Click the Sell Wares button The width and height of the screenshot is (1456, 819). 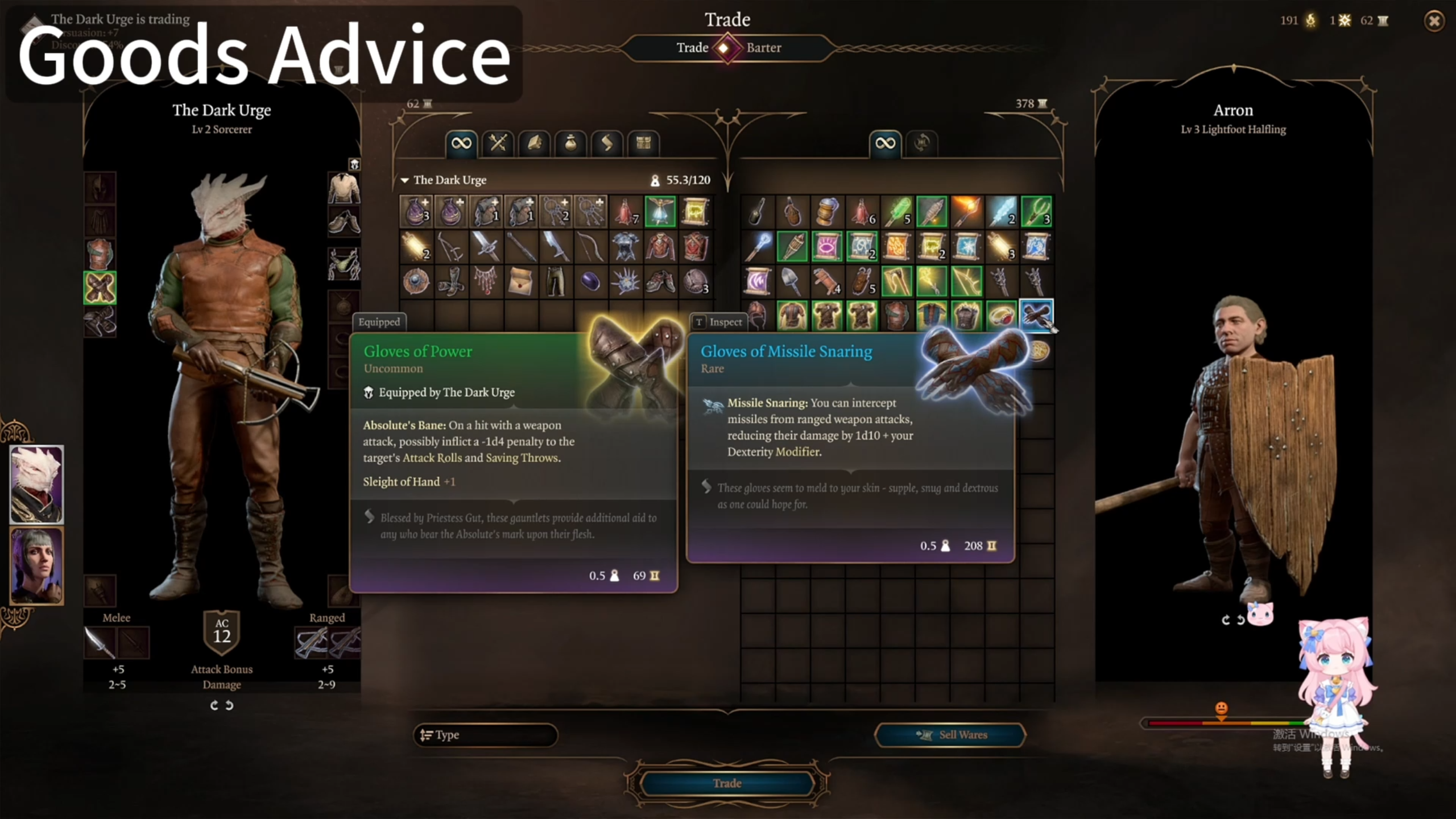950,735
